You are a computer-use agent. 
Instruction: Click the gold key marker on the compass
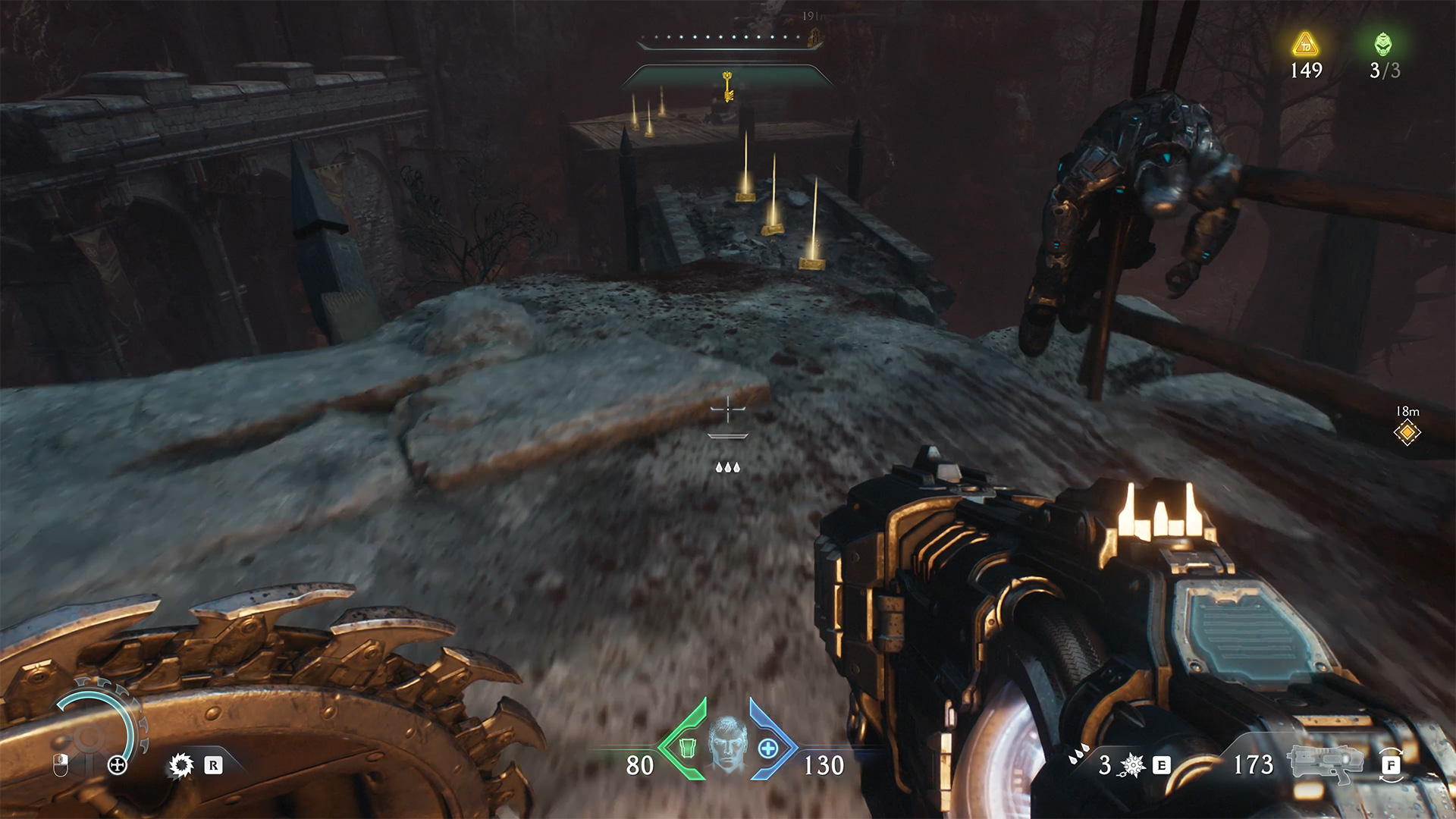point(728,86)
